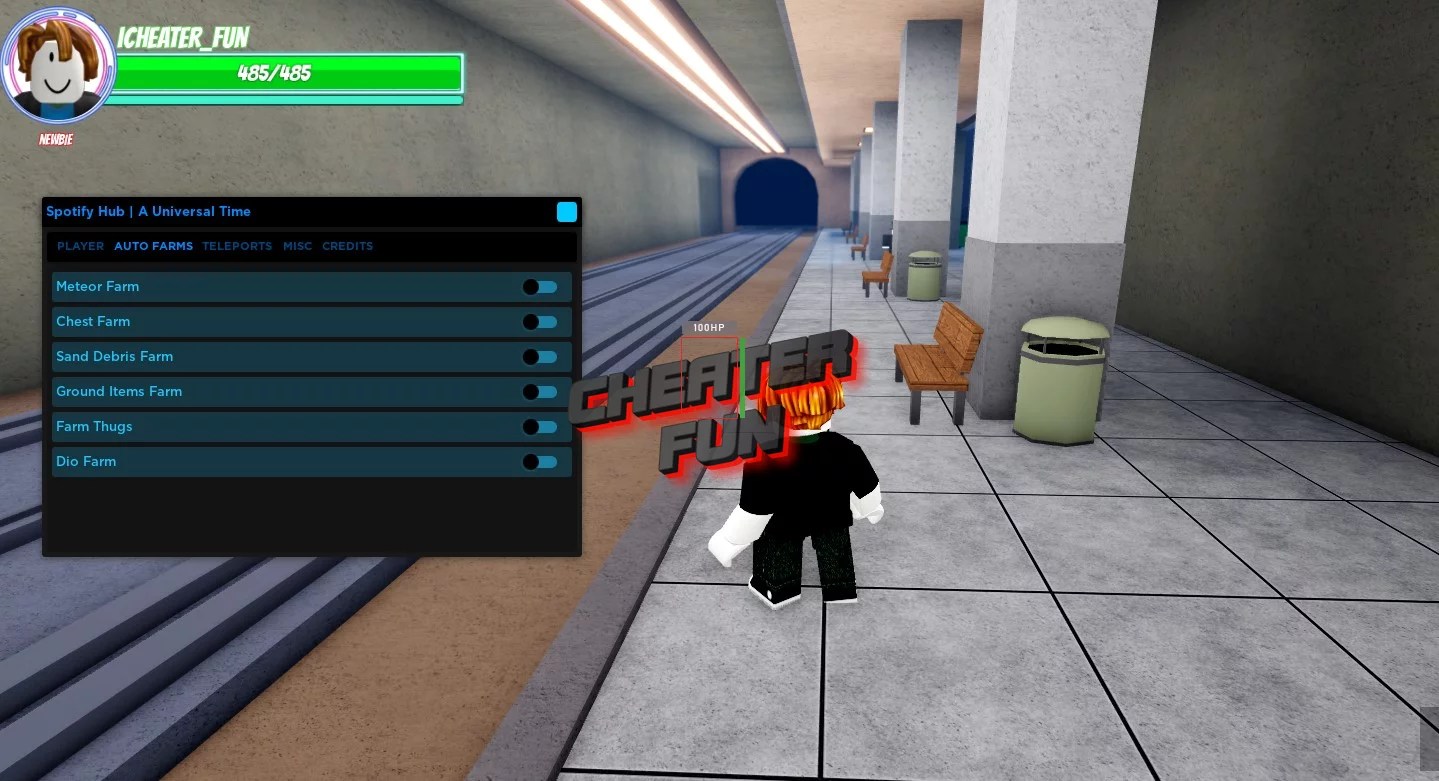
Task: Select the AUTO FARMS tab
Action: [x=153, y=246]
